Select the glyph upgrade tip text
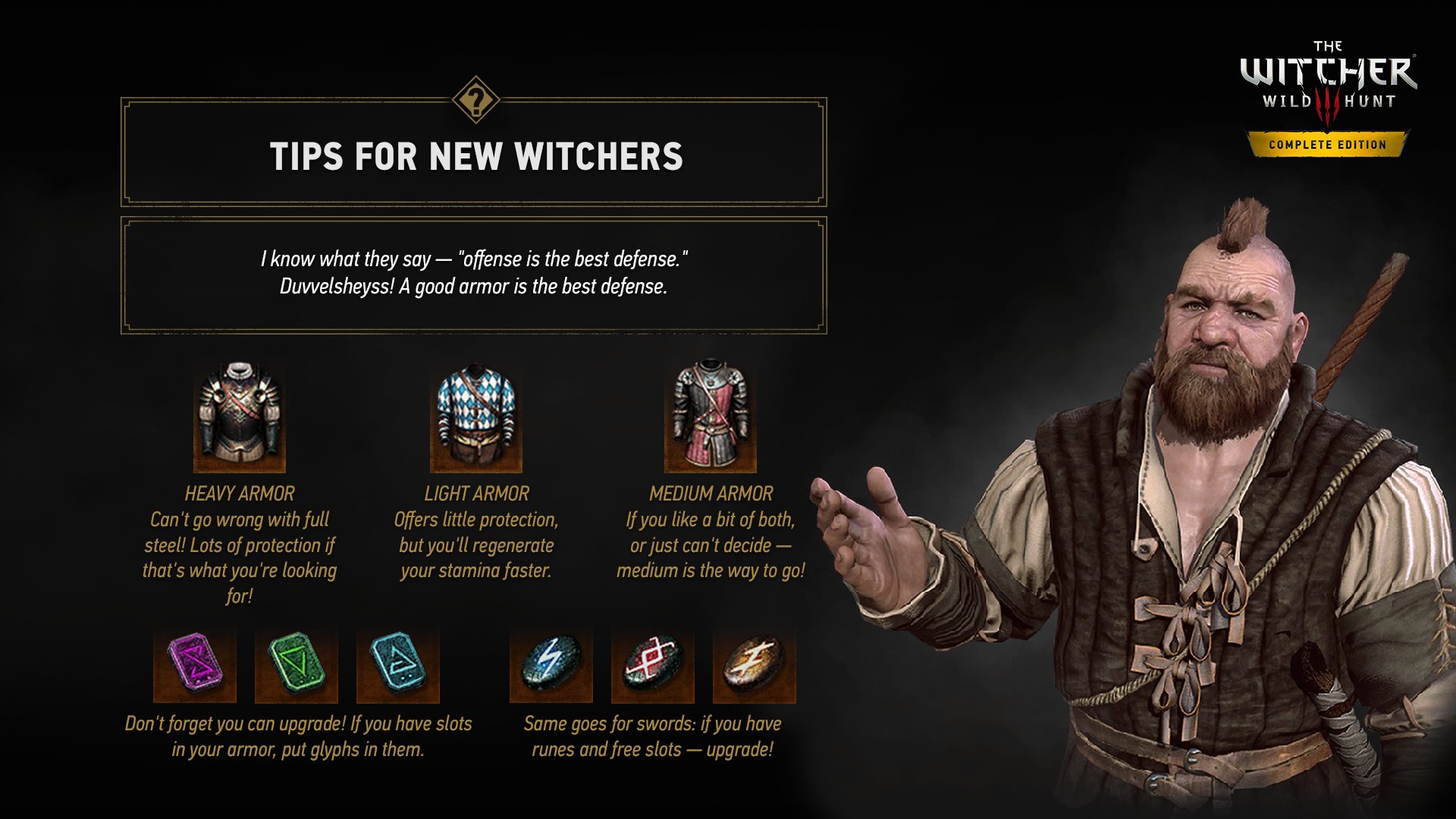This screenshot has width=1456, height=819. tap(296, 736)
